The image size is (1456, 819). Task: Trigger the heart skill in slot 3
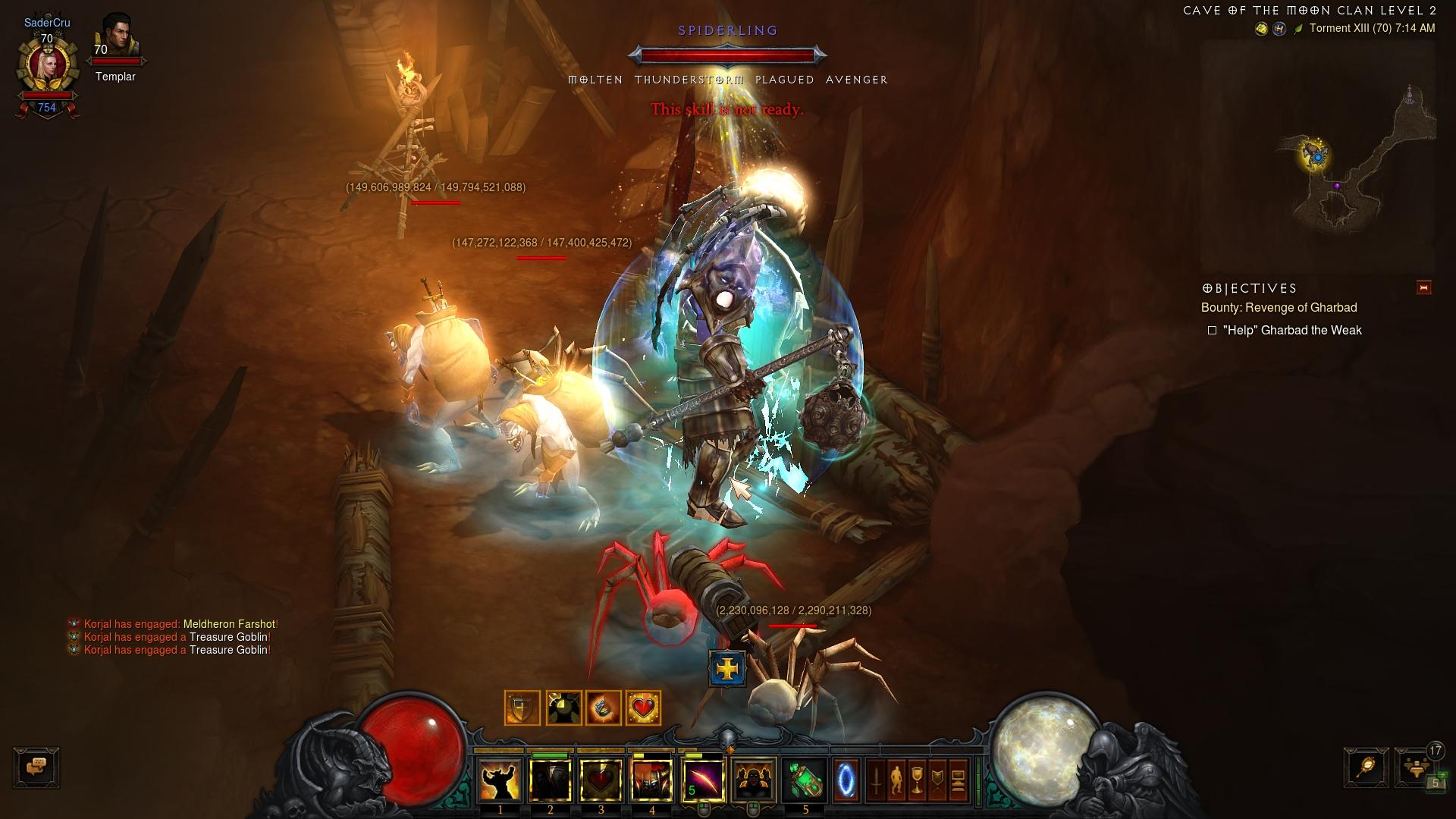tap(601, 780)
